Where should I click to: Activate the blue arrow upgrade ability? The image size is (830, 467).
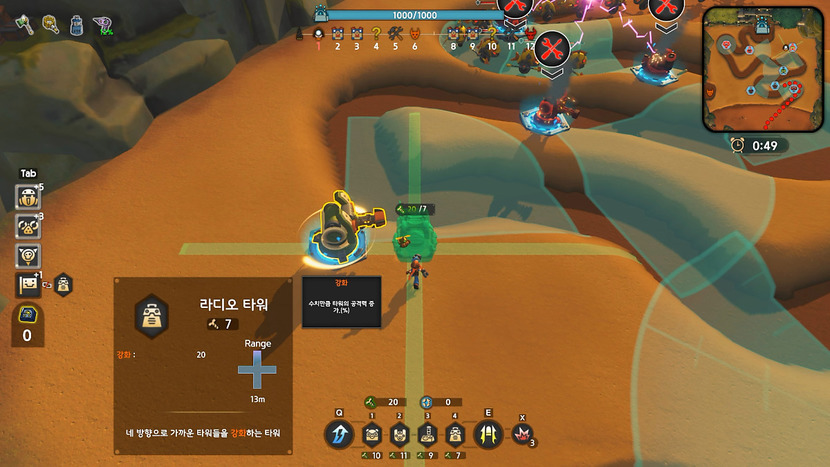click(339, 435)
